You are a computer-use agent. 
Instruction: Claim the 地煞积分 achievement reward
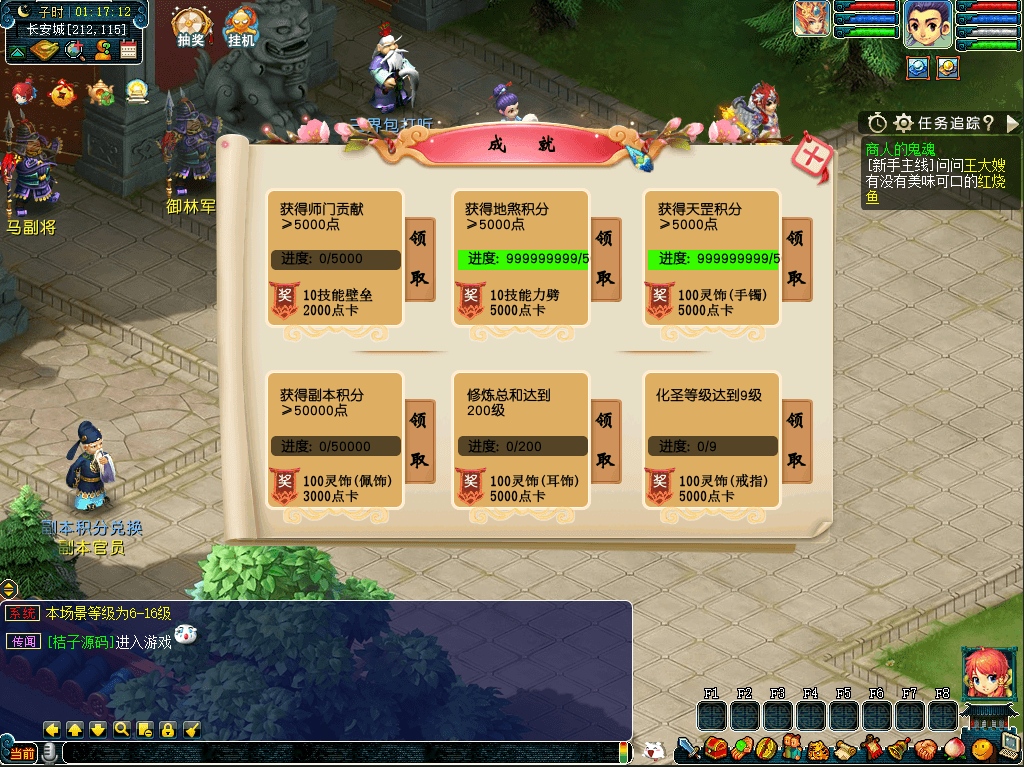(x=606, y=258)
